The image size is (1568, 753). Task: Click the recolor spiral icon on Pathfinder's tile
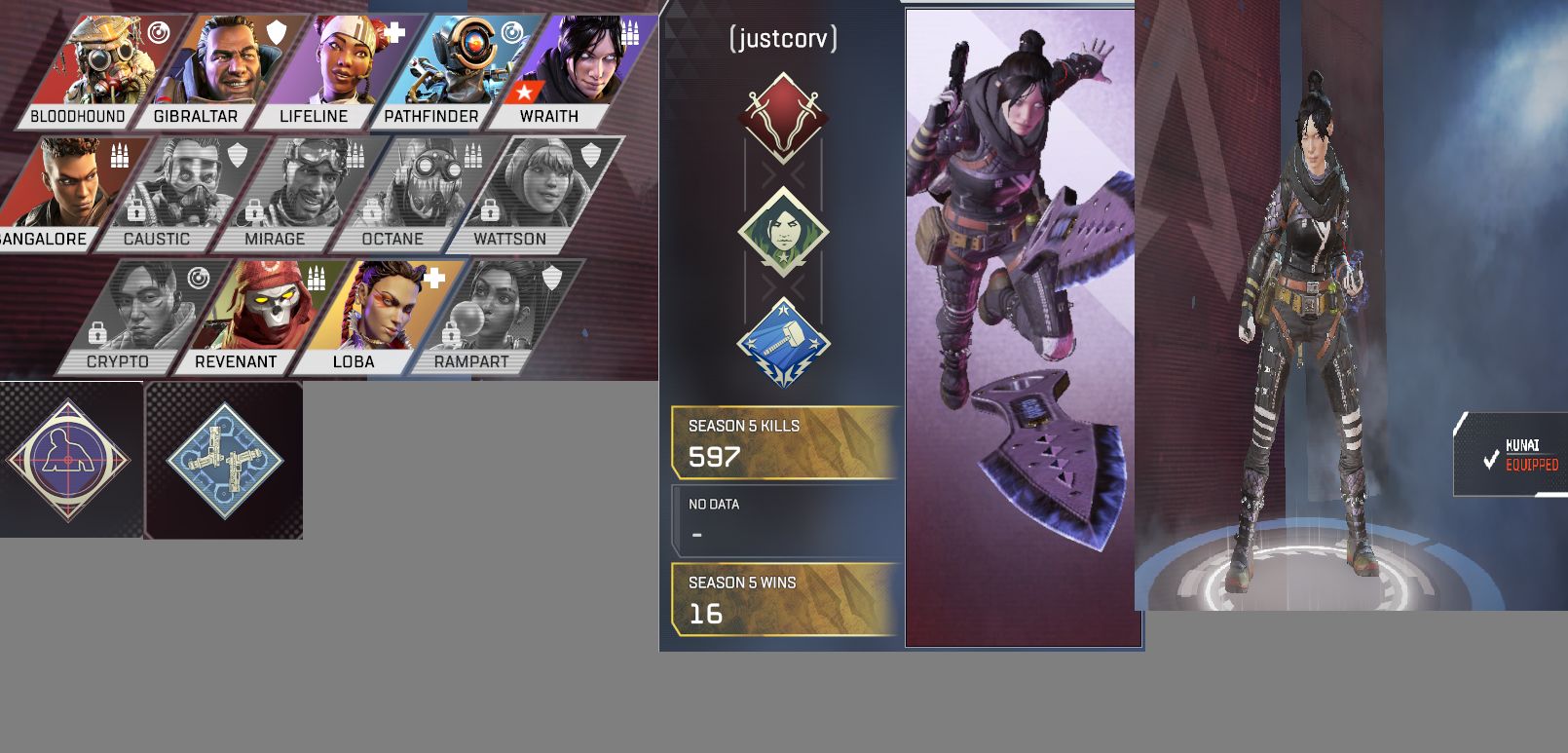512,32
